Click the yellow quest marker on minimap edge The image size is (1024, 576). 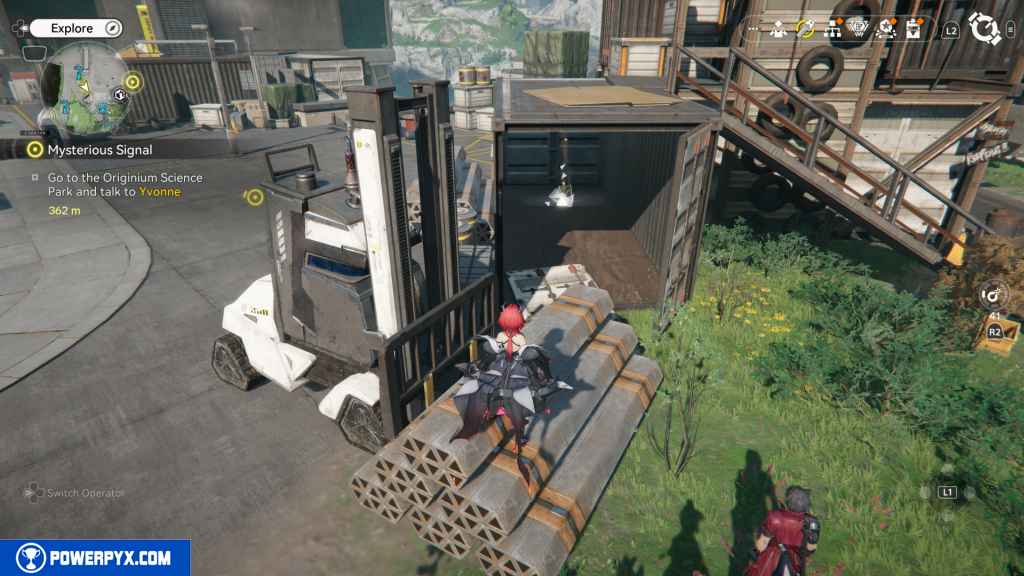click(x=133, y=81)
